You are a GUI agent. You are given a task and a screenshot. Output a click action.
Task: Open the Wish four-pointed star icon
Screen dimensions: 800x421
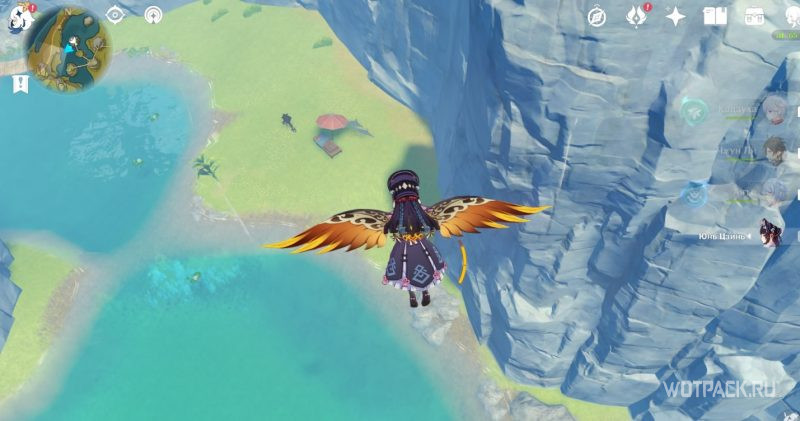point(676,16)
